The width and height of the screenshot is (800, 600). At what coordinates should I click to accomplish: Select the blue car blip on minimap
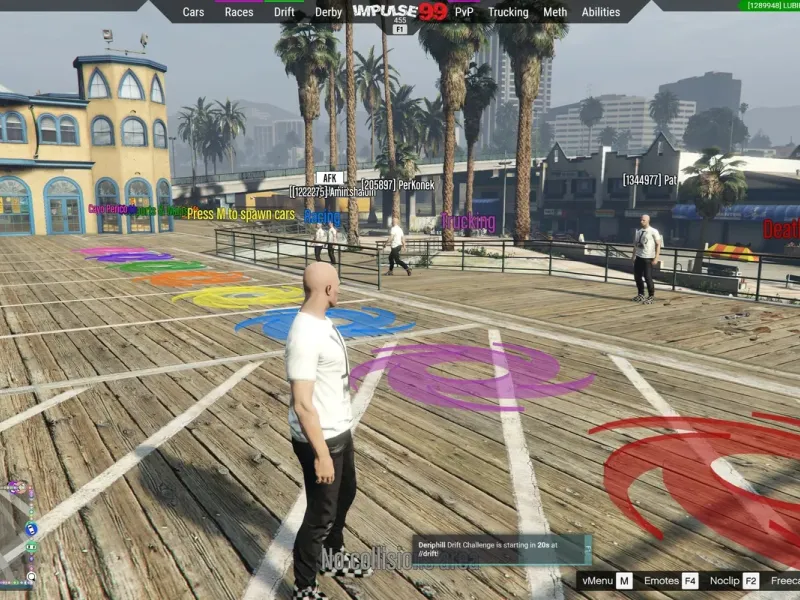(31, 528)
